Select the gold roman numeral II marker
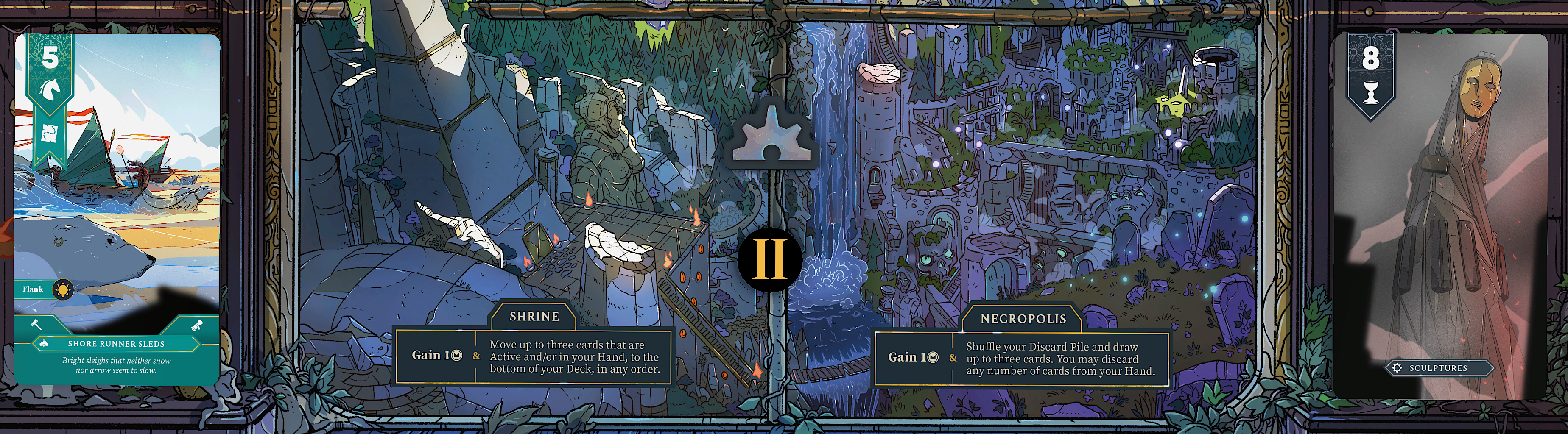The image size is (1568, 434). coord(770,259)
